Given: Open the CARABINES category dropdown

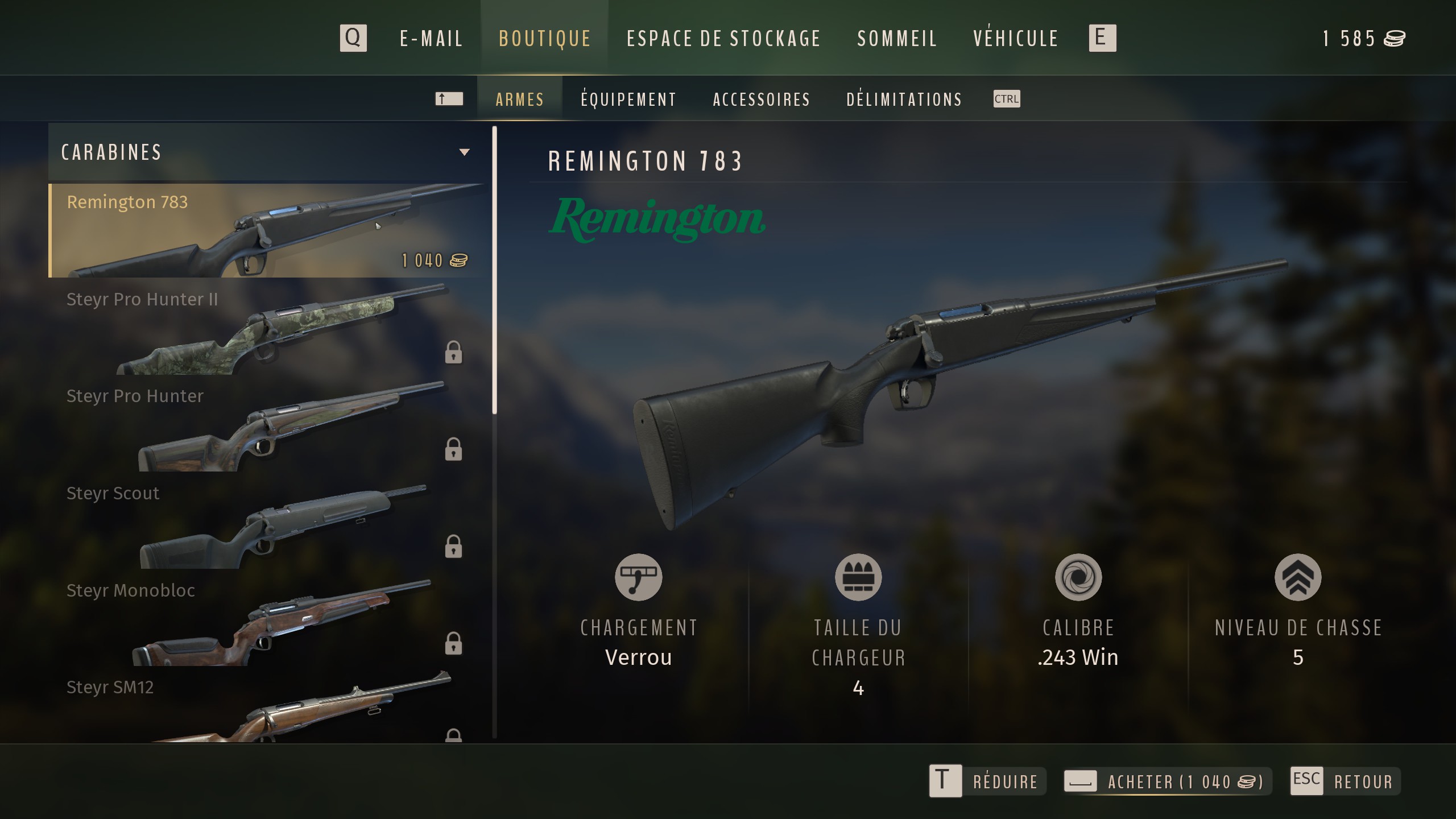Looking at the screenshot, I should 465,152.
